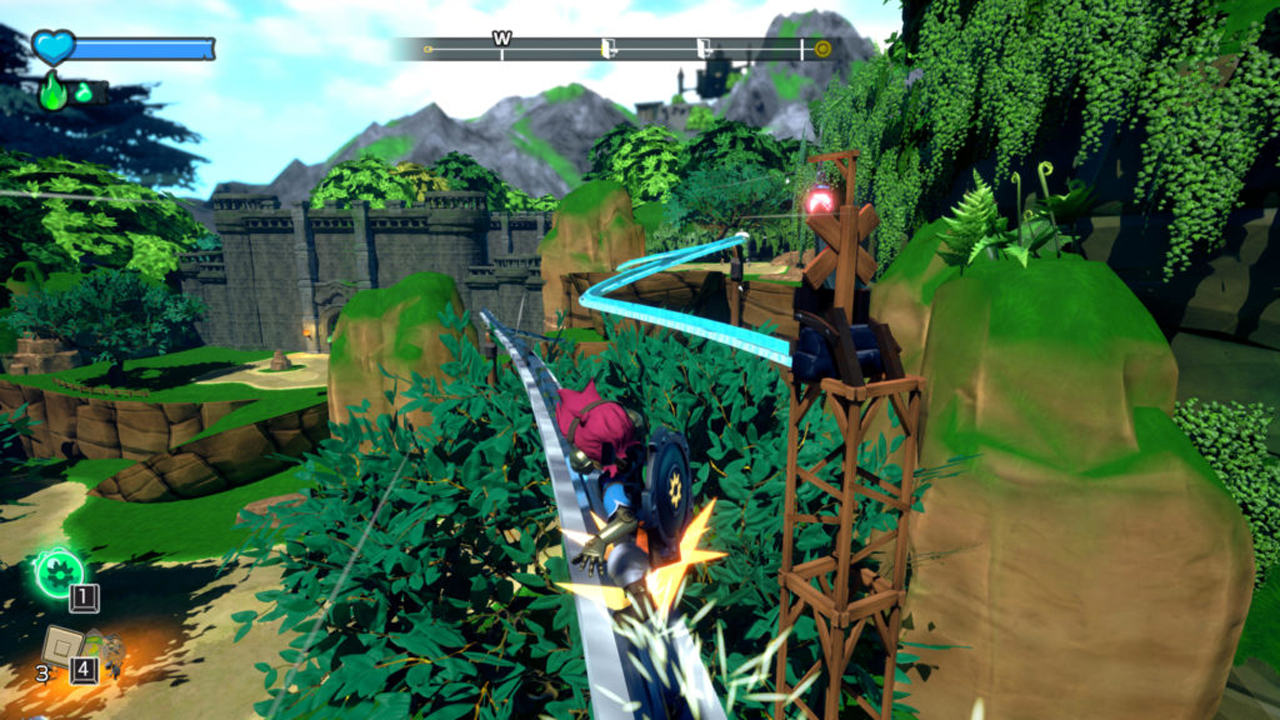Select the beige square item slot
The width and height of the screenshot is (1280, 720).
(x=62, y=645)
